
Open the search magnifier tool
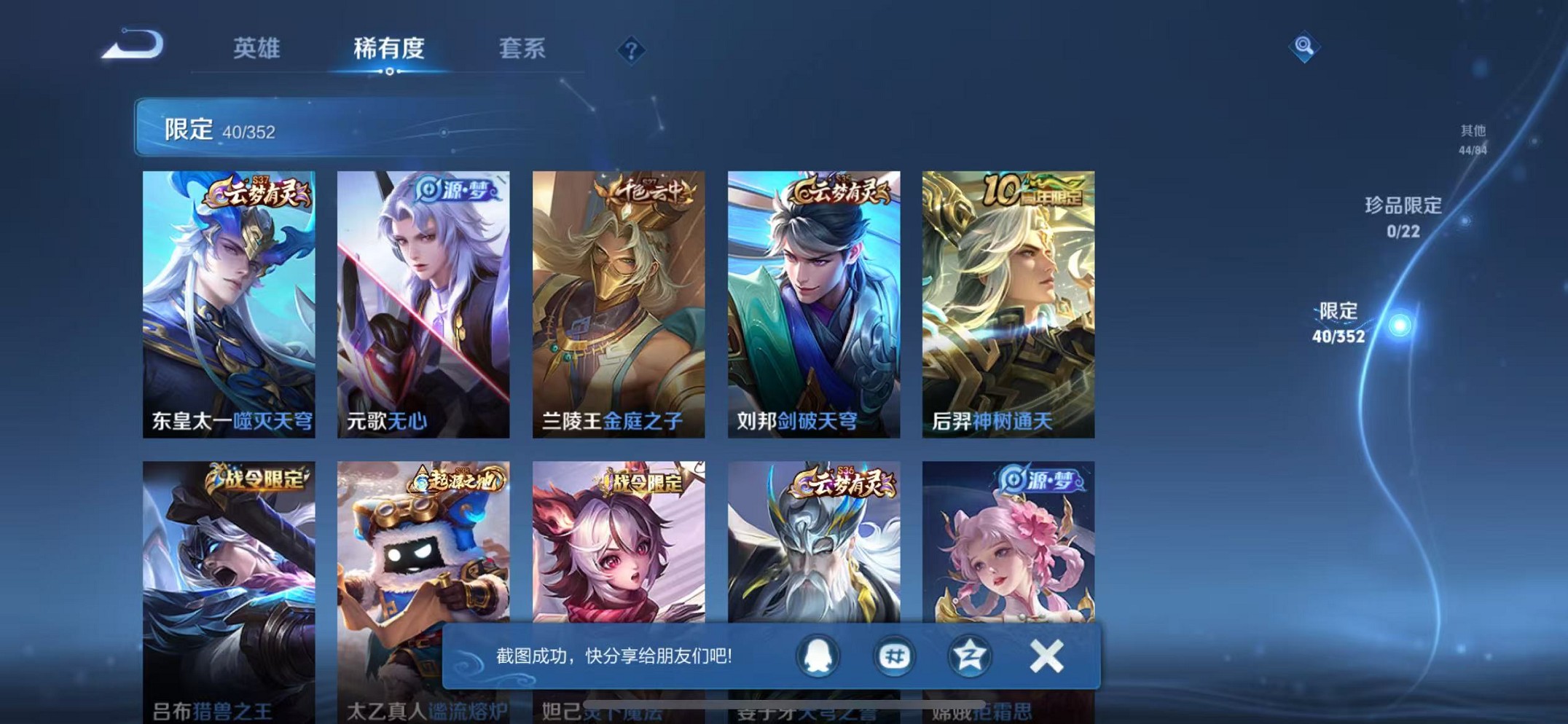coord(1305,48)
